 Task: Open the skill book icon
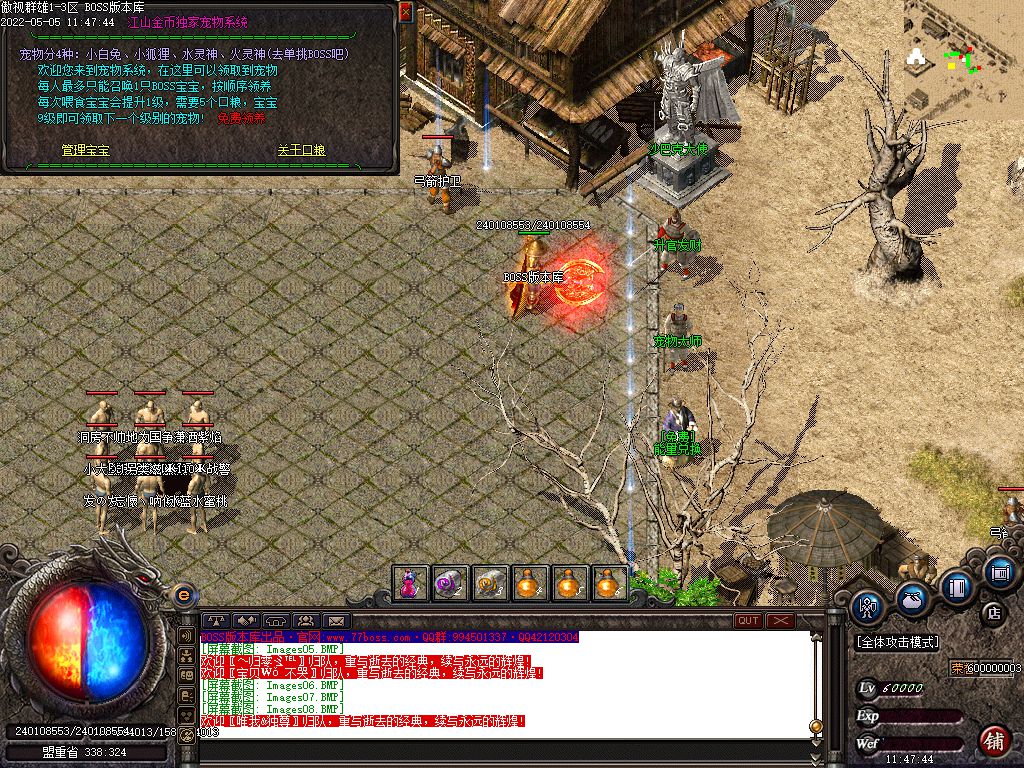click(x=957, y=585)
